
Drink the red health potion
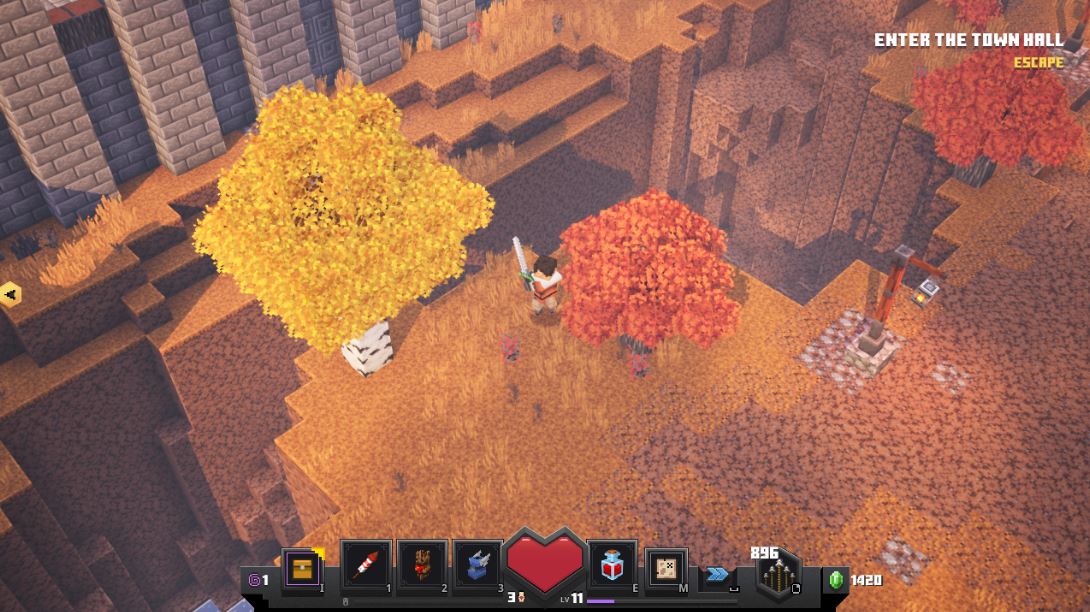click(613, 566)
